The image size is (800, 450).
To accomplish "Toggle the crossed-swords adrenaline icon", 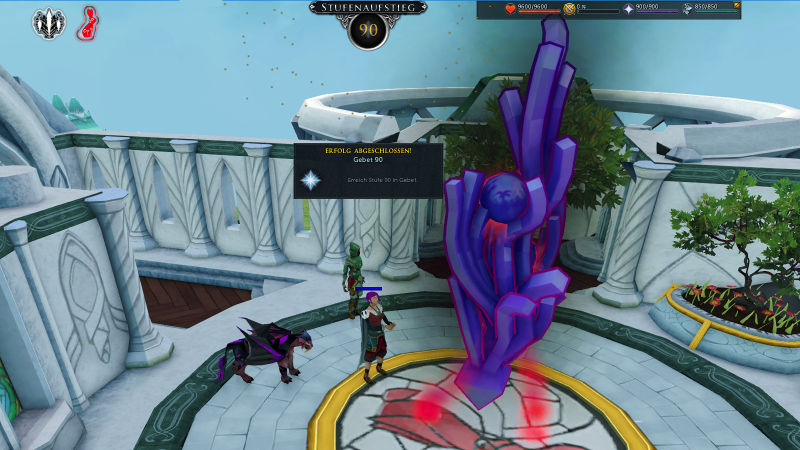I will pos(570,9).
